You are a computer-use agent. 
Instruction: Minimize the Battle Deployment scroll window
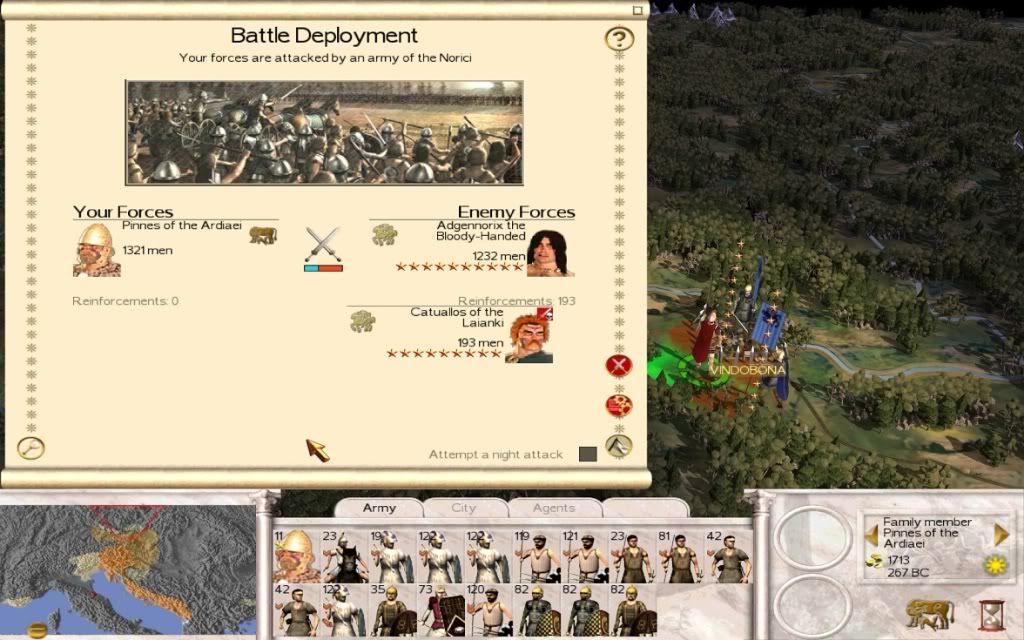(x=638, y=10)
